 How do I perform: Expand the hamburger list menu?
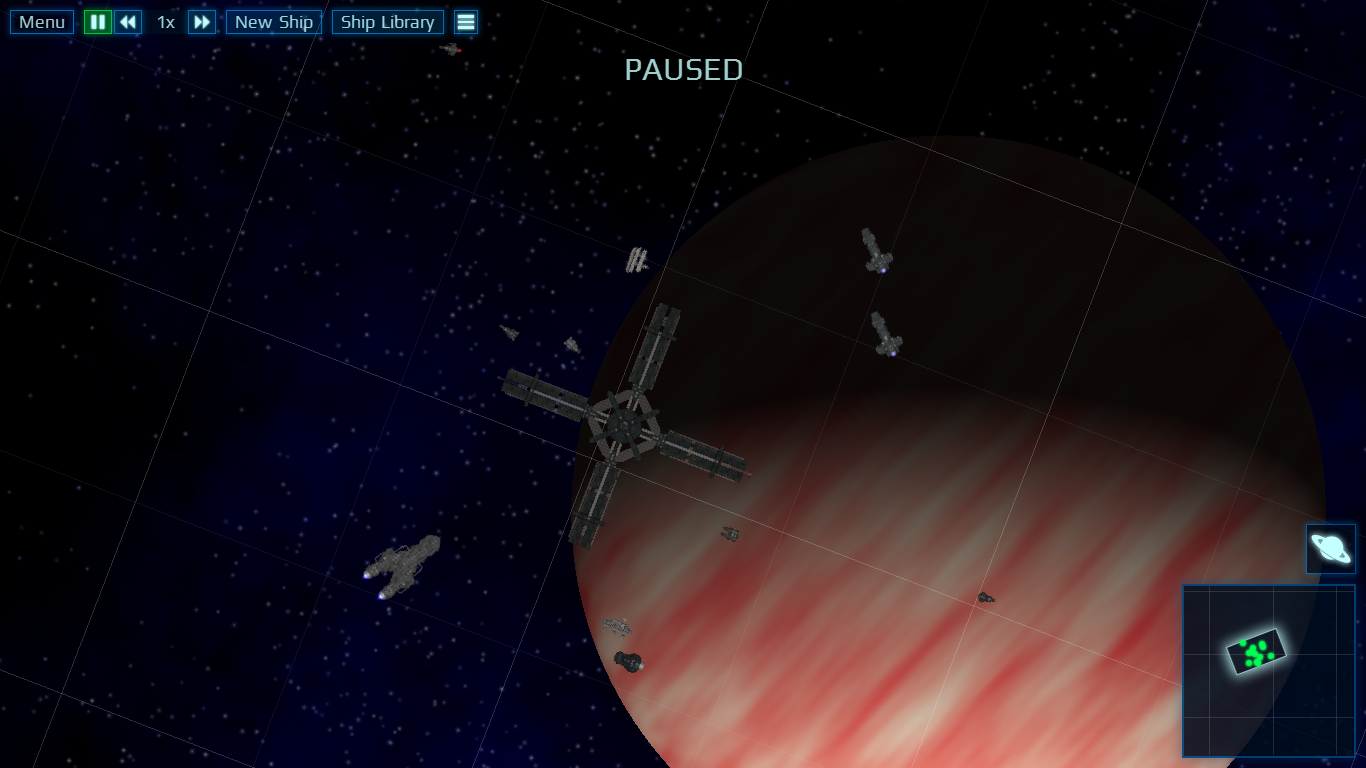click(466, 22)
